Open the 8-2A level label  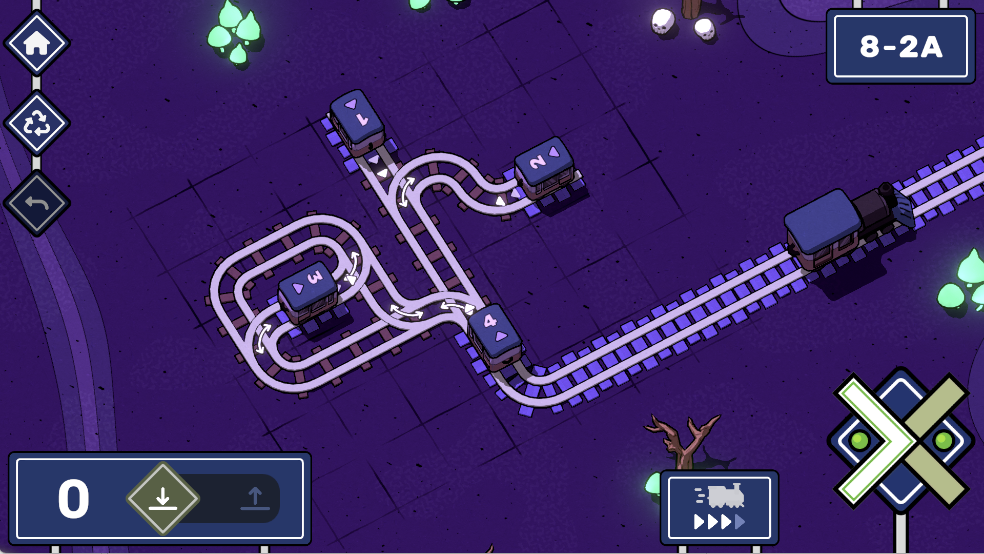(901, 47)
